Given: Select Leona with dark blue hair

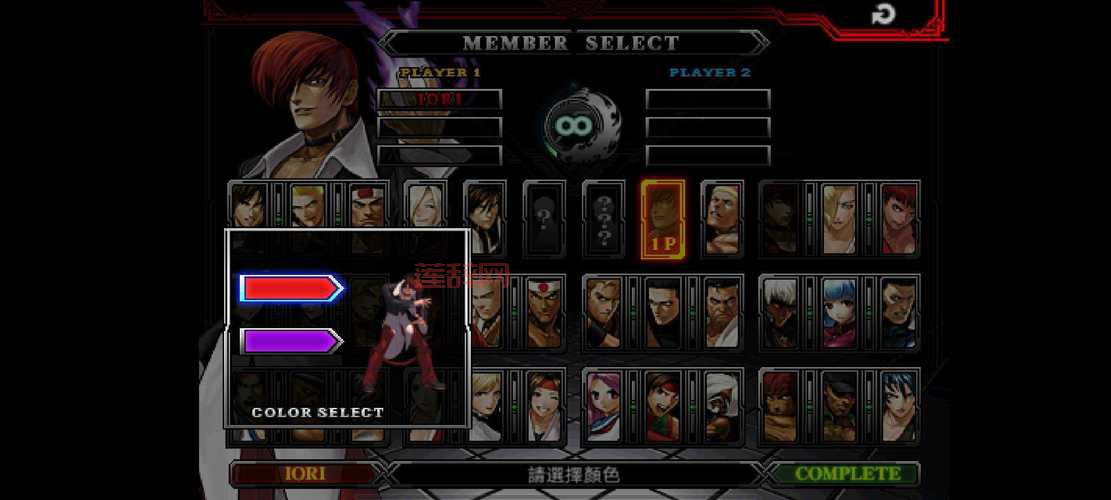Looking at the screenshot, I should [x=898, y=404].
